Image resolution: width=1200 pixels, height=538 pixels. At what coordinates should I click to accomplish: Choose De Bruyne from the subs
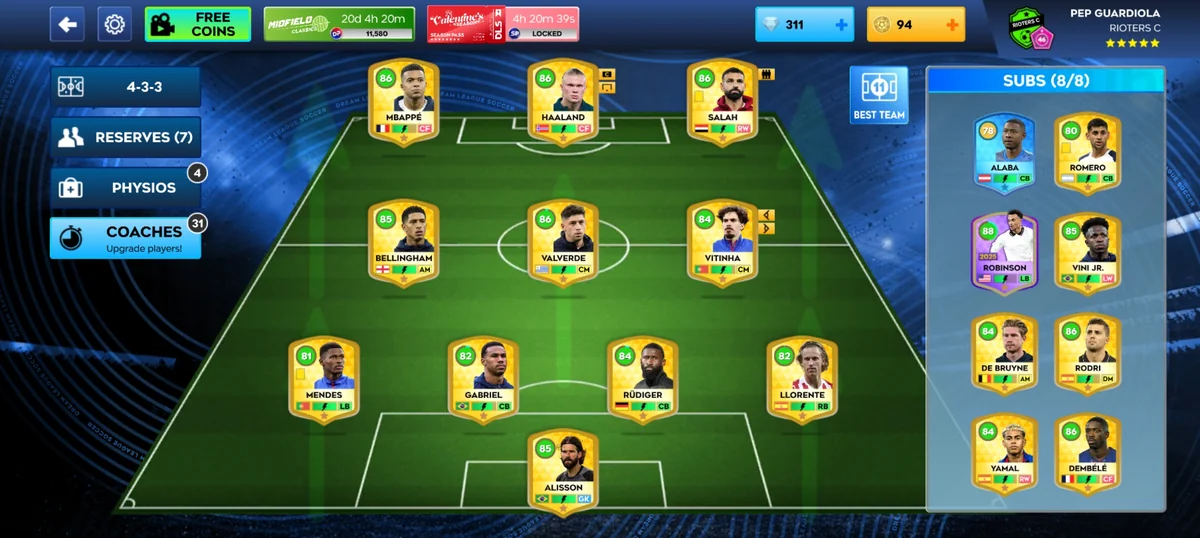(x=1005, y=352)
